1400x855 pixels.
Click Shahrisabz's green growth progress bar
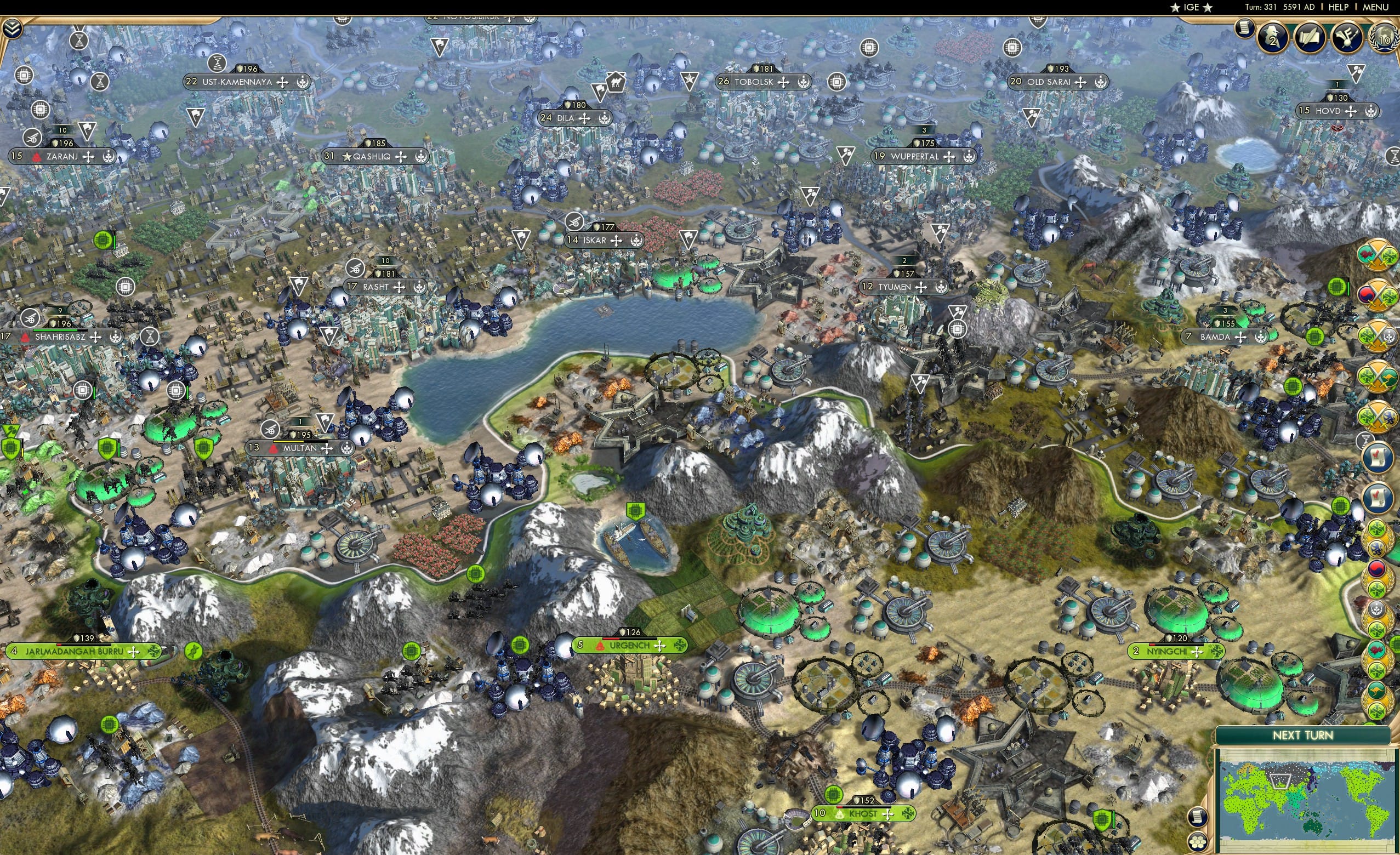(55, 330)
